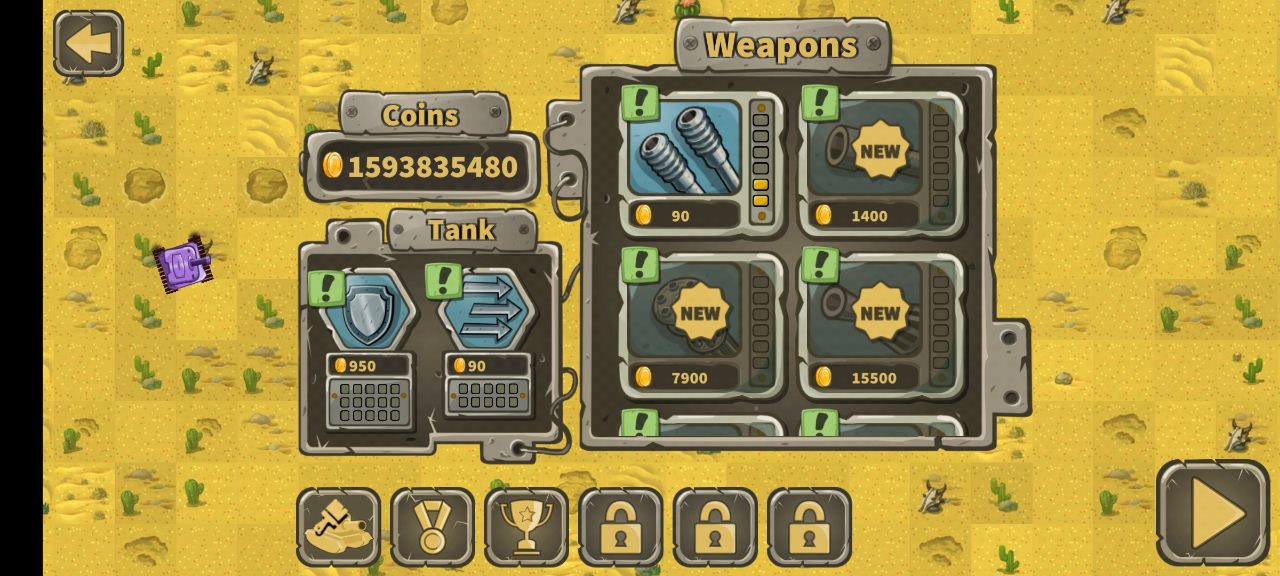Show the medal achievements screen
Screen dimensions: 1280x576
coord(432,526)
